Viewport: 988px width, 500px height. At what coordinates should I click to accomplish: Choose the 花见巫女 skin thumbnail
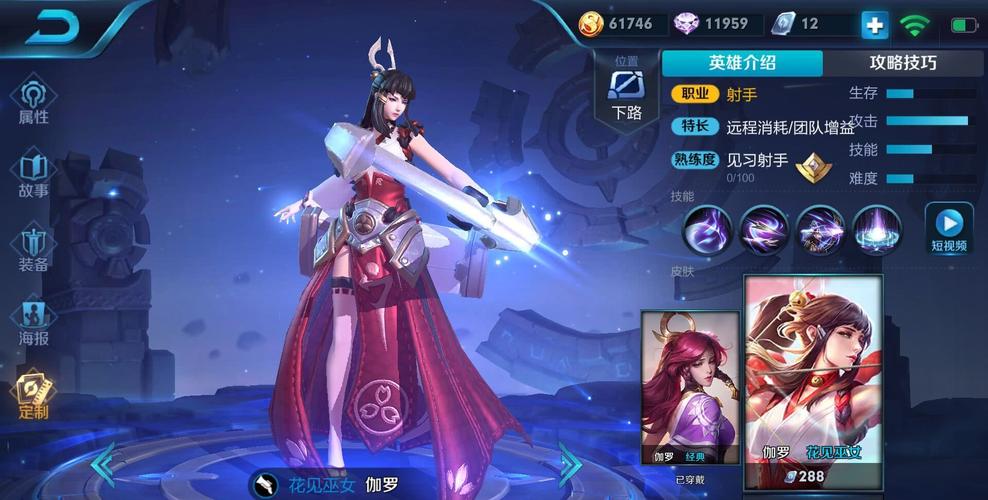pyautogui.click(x=812, y=370)
